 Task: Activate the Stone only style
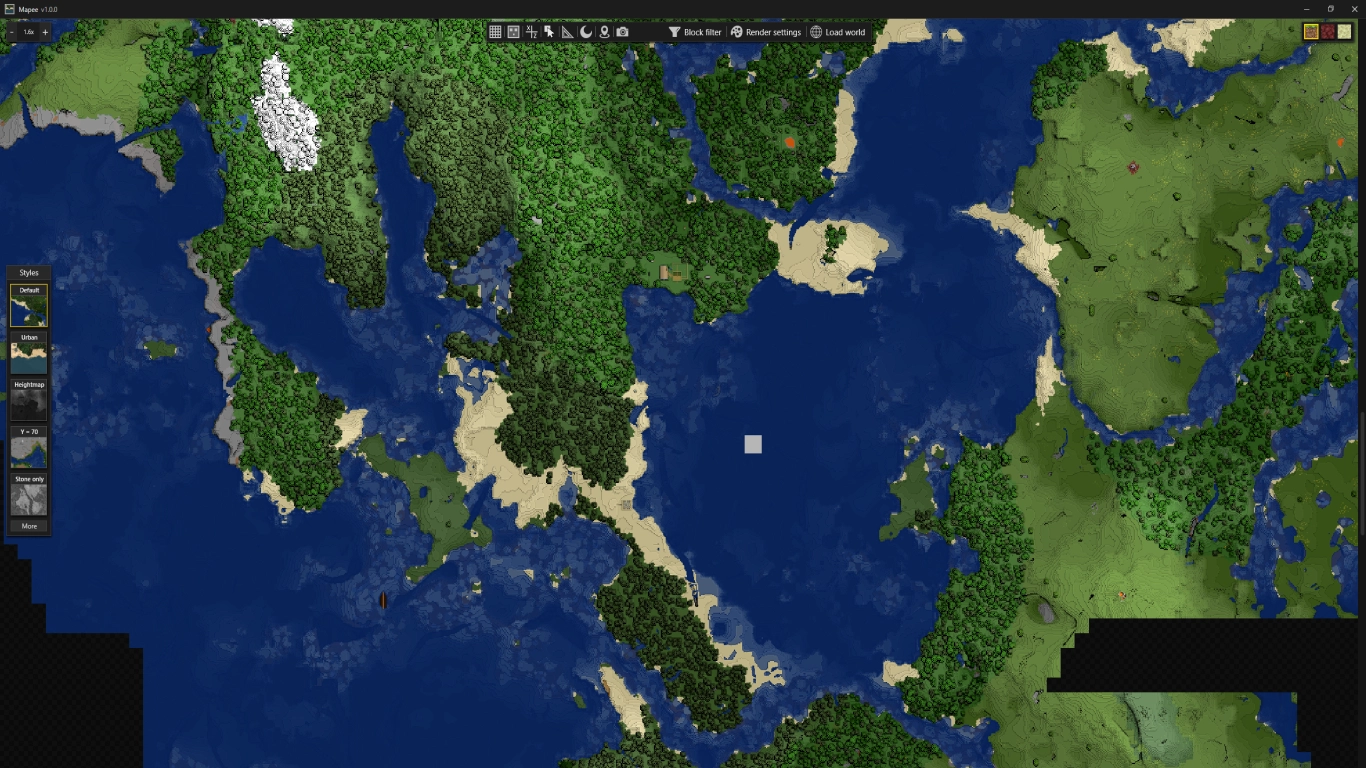point(28,496)
